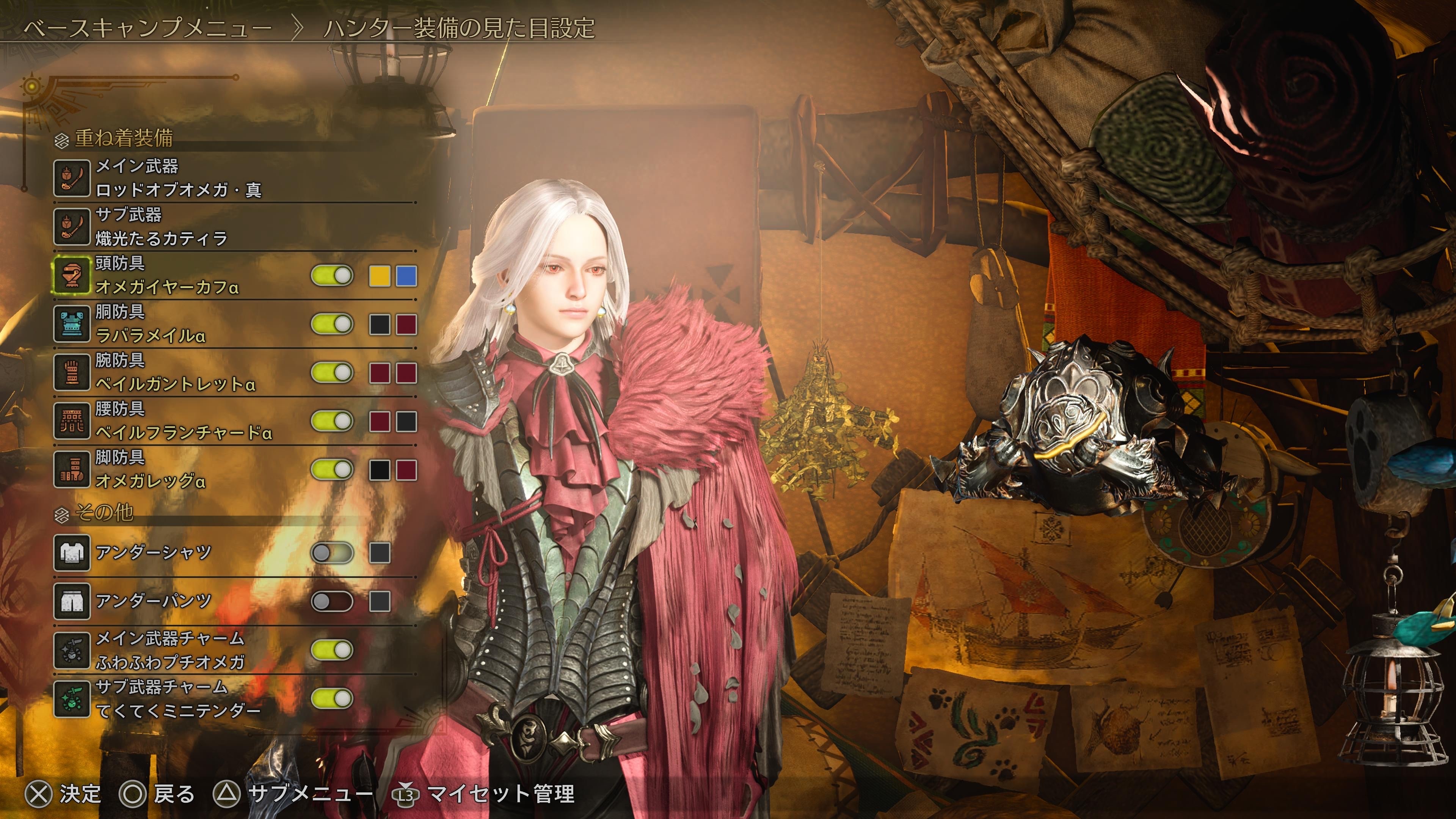
Task: Open the 腕防具 ベイルガントレットα entry
Action: (x=175, y=372)
